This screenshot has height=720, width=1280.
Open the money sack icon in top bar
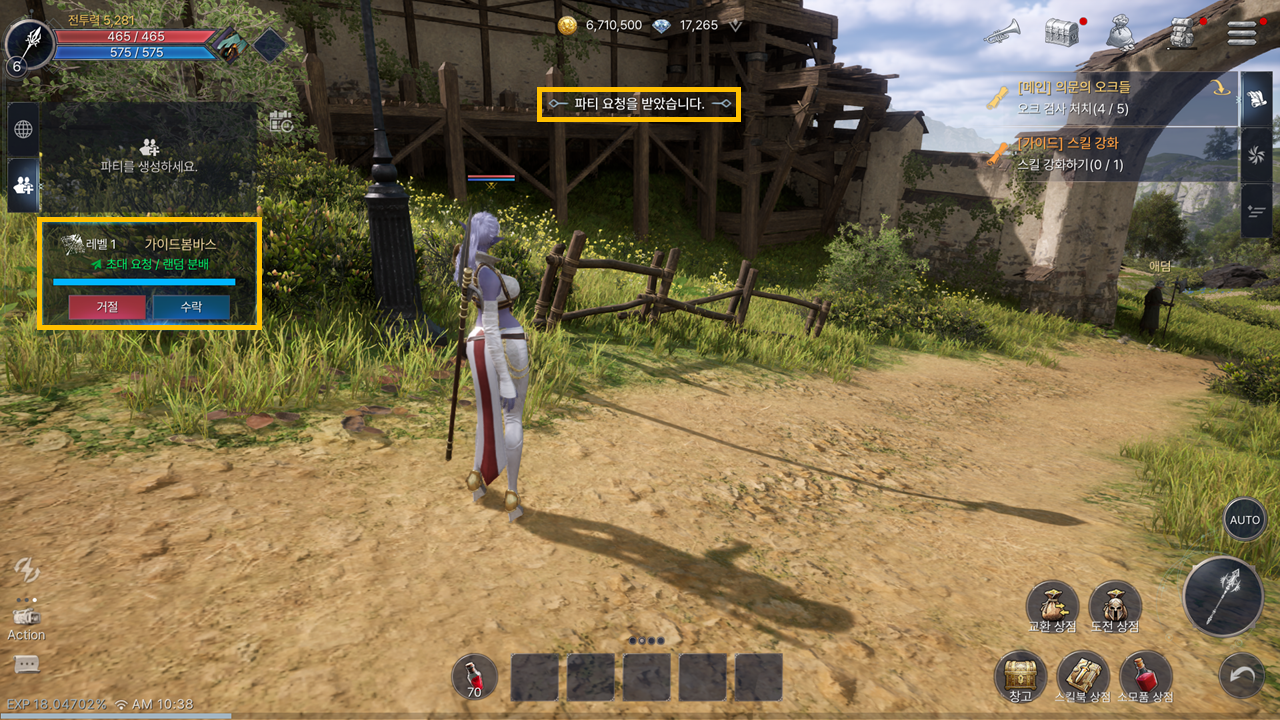(x=1123, y=32)
